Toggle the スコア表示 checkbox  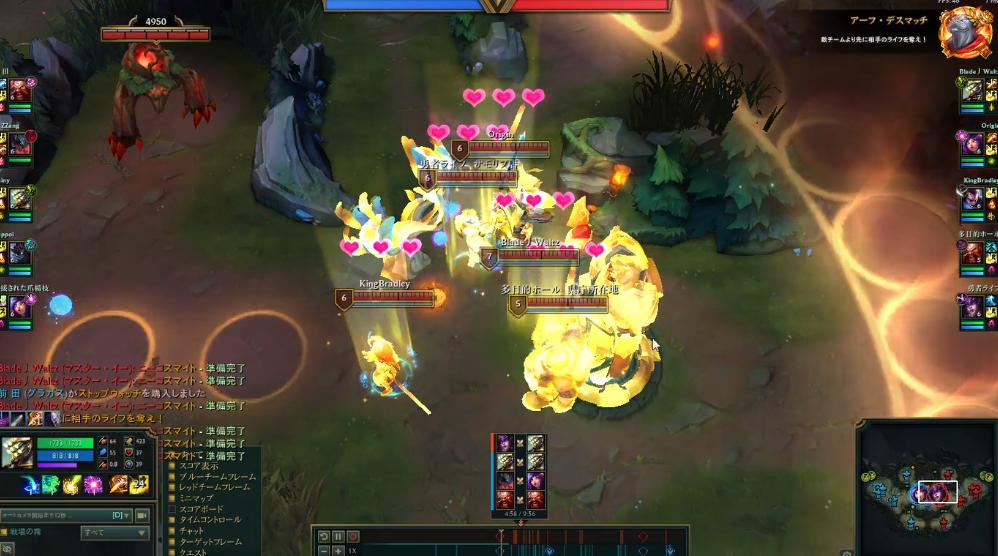(x=172, y=466)
